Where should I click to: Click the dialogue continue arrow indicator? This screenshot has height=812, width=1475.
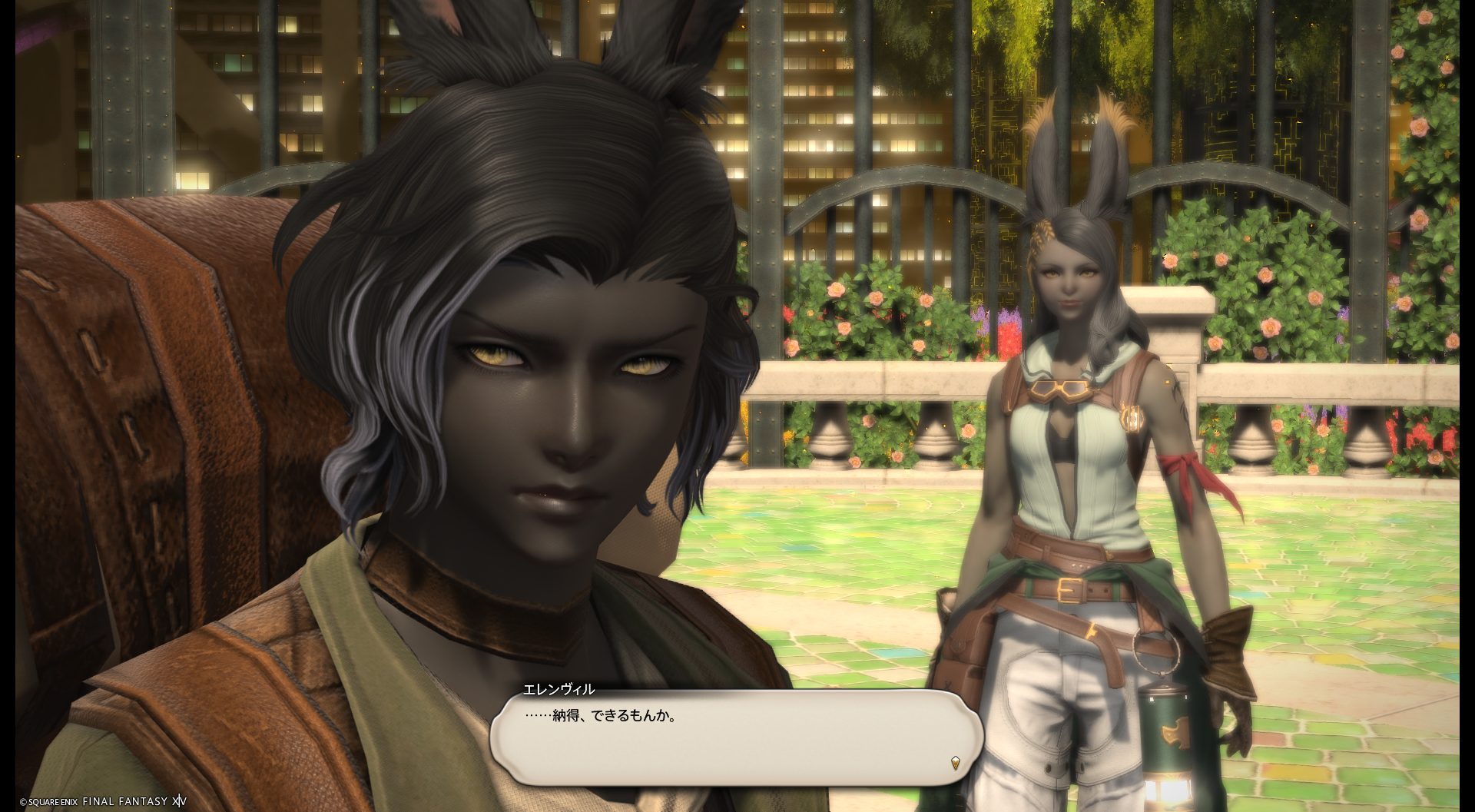955,764
